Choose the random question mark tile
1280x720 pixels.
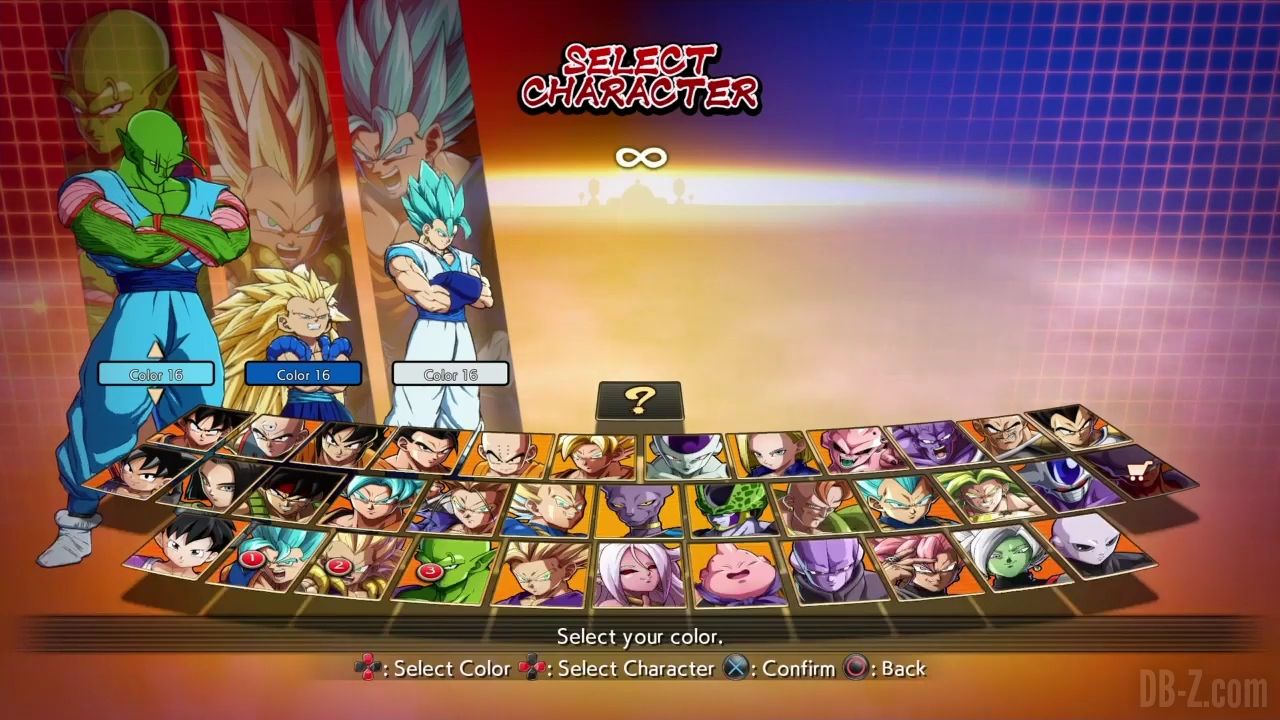(639, 400)
